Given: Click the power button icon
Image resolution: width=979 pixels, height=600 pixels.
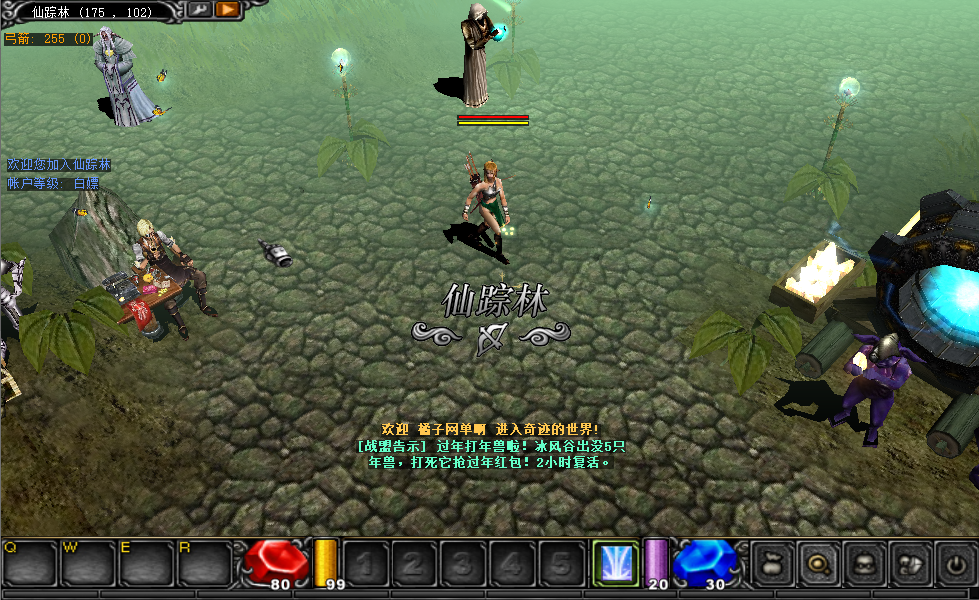Looking at the screenshot, I should coord(955,564).
